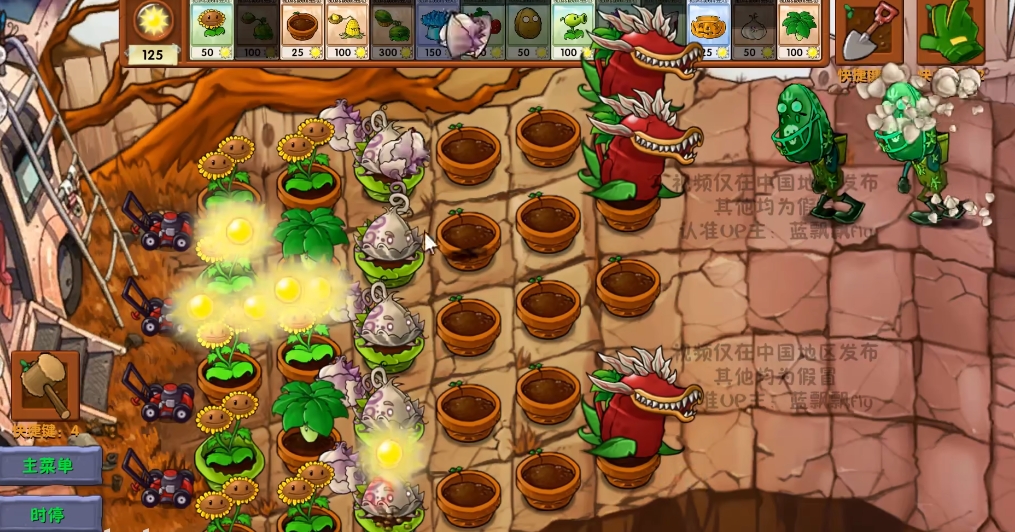Select the Sunflower seed packet

click(x=211, y=30)
